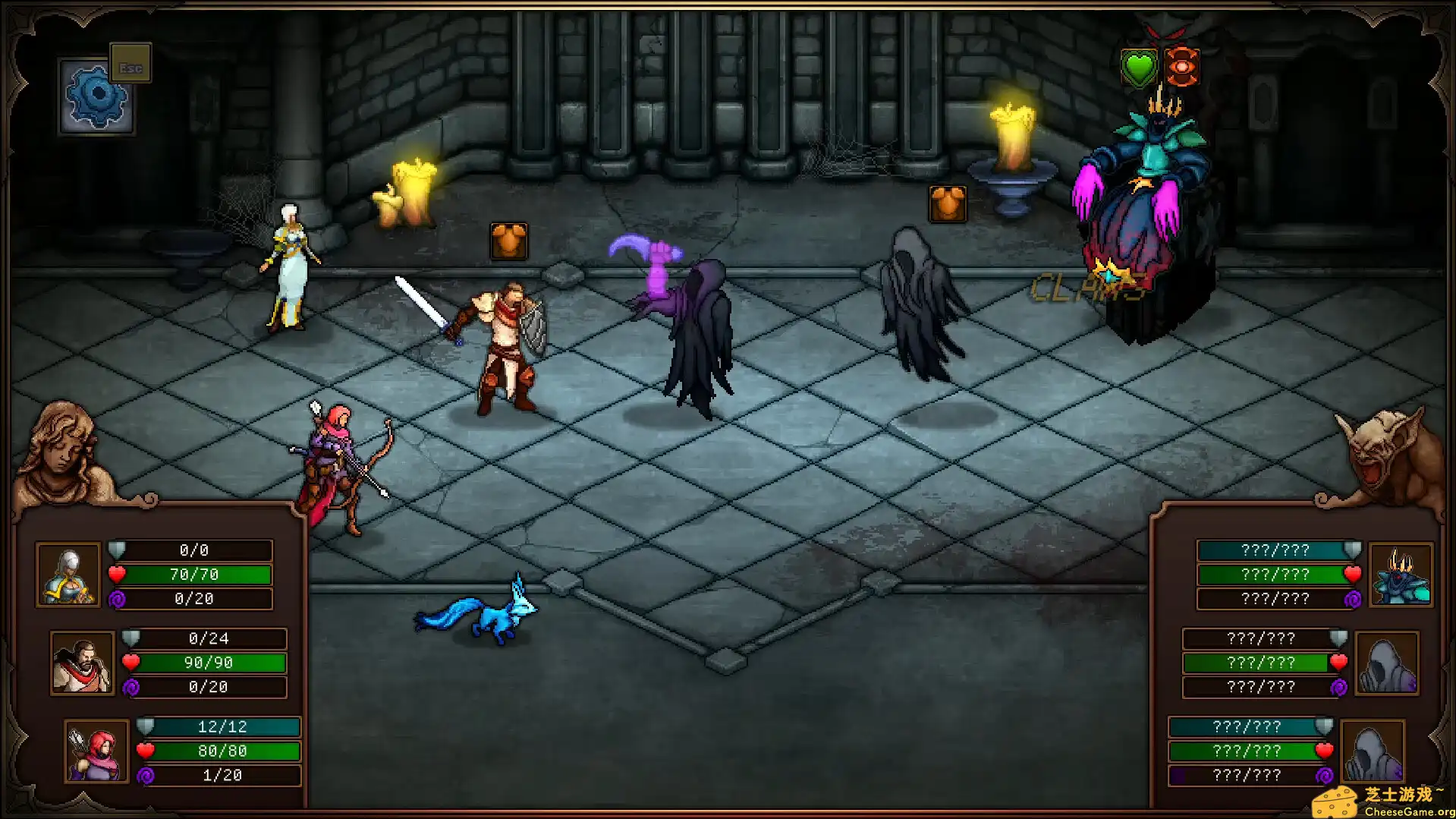
Task: Select the crowned boss portrait bottom-right
Action: [x=1400, y=575]
